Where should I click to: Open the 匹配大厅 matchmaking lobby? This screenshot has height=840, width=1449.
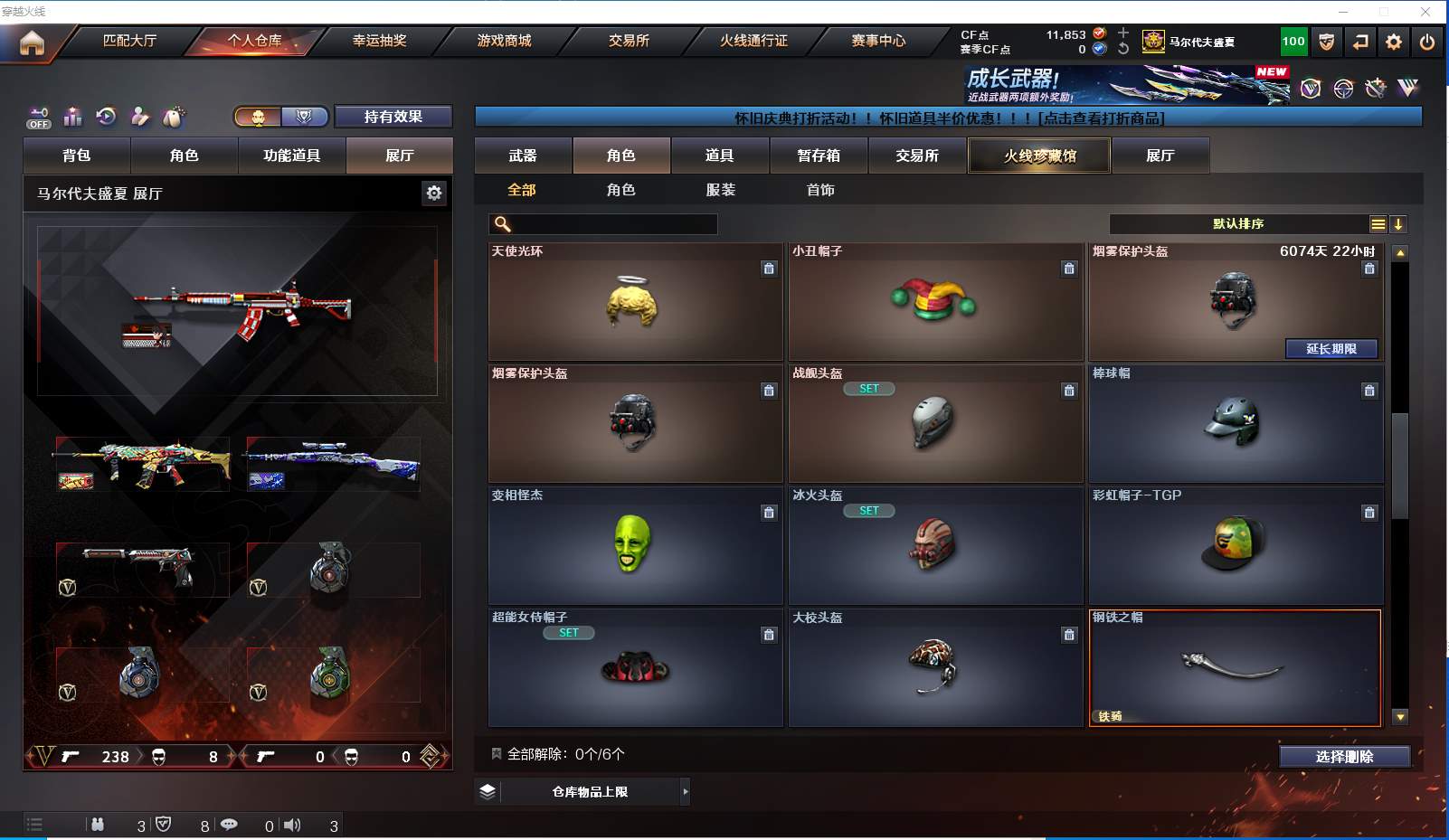pyautogui.click(x=129, y=41)
